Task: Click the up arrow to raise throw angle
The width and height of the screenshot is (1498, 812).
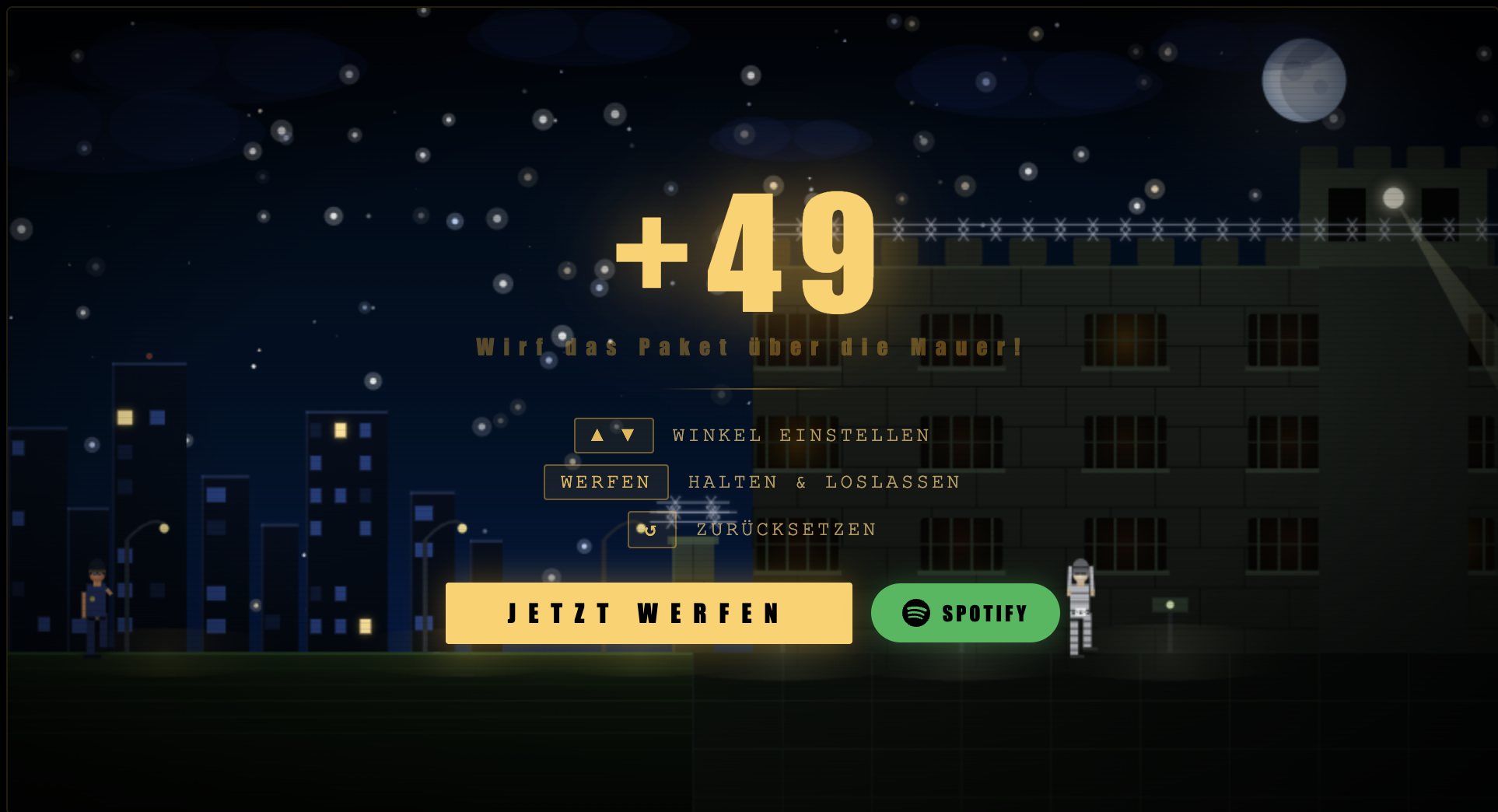Action: (x=598, y=436)
